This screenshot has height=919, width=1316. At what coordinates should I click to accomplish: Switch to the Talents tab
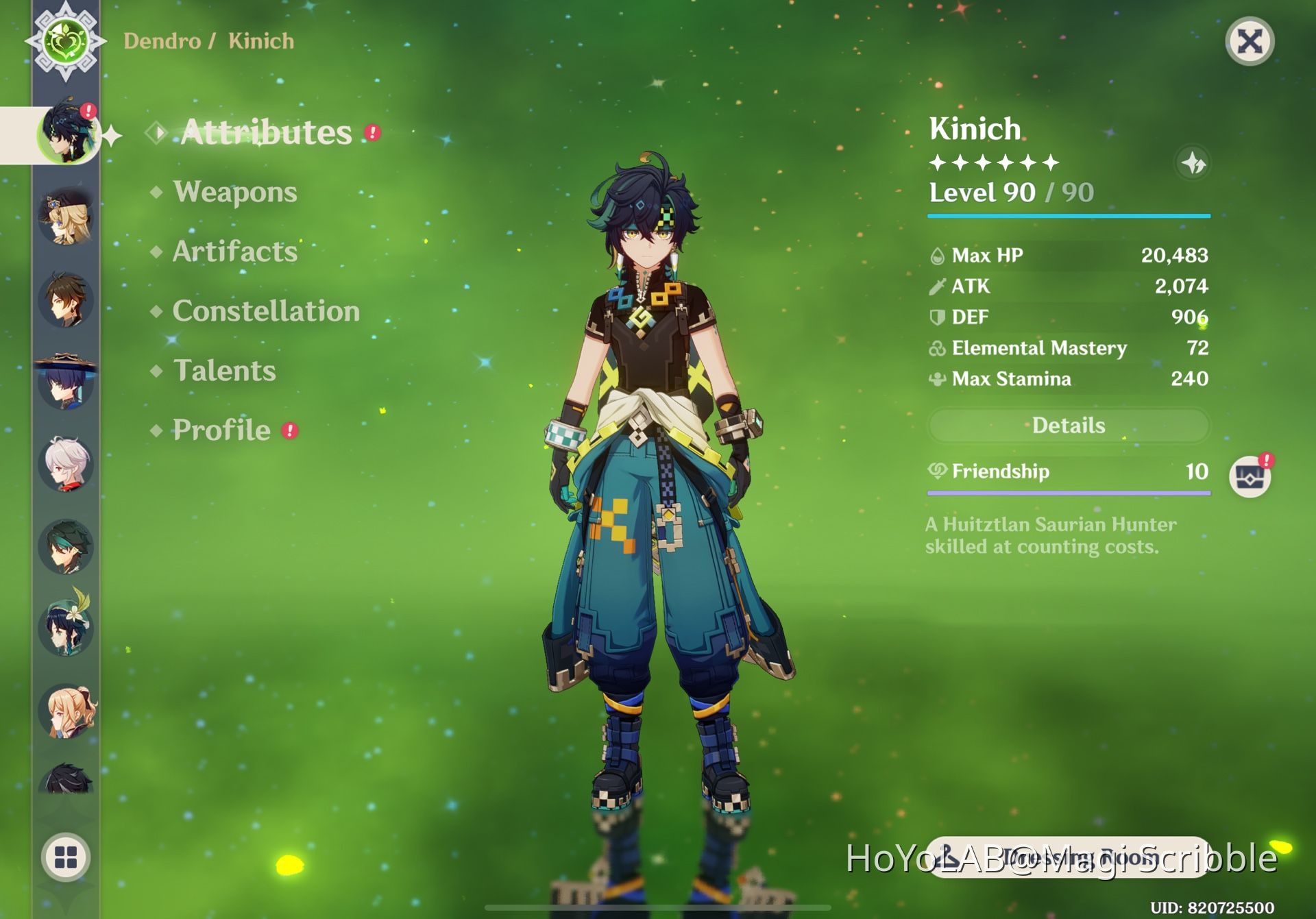pos(224,371)
